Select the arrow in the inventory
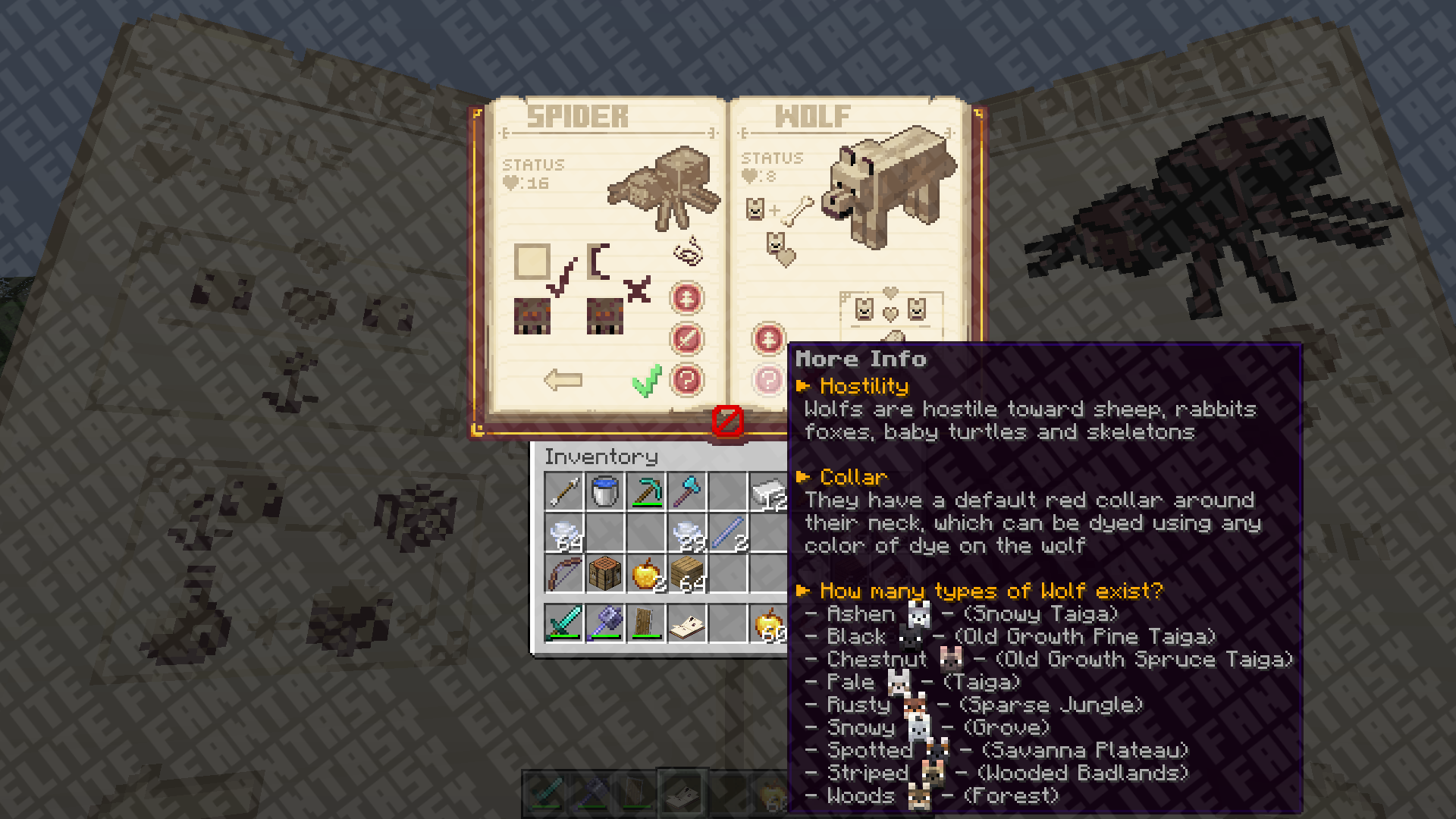Viewport: 1456px width, 819px height. coord(564,491)
